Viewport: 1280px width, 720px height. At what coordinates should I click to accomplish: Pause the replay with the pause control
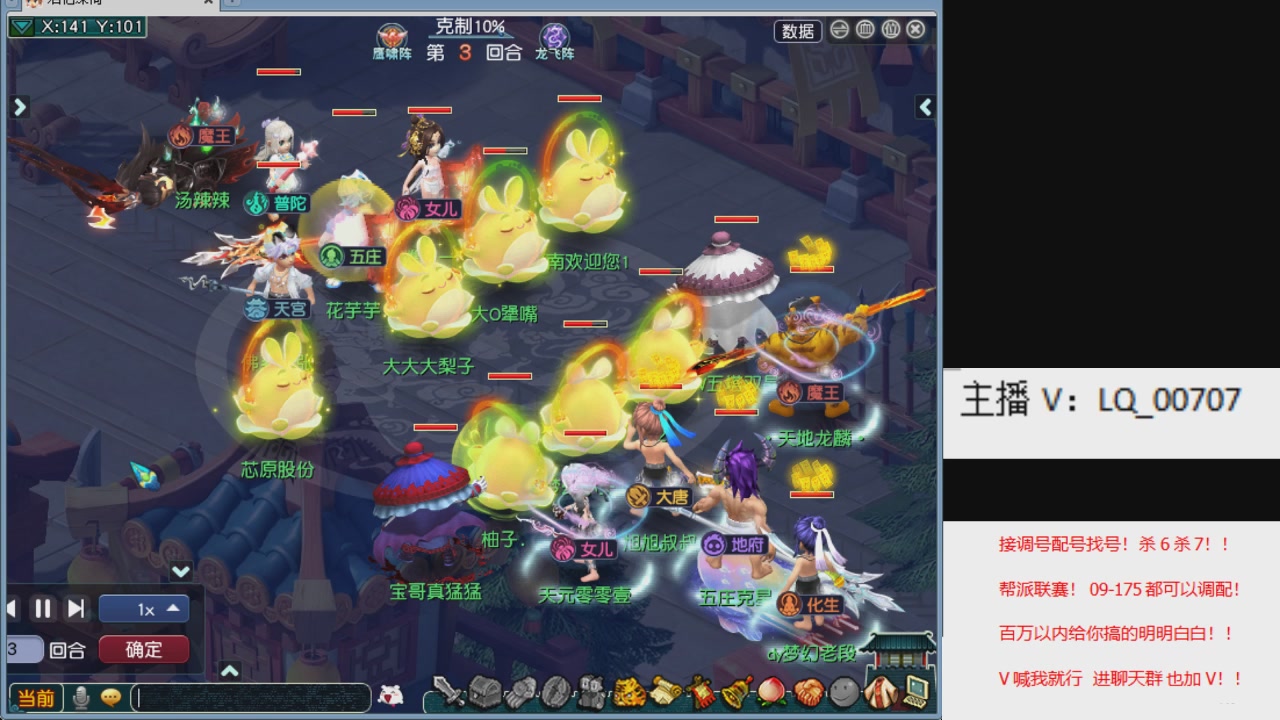point(44,608)
